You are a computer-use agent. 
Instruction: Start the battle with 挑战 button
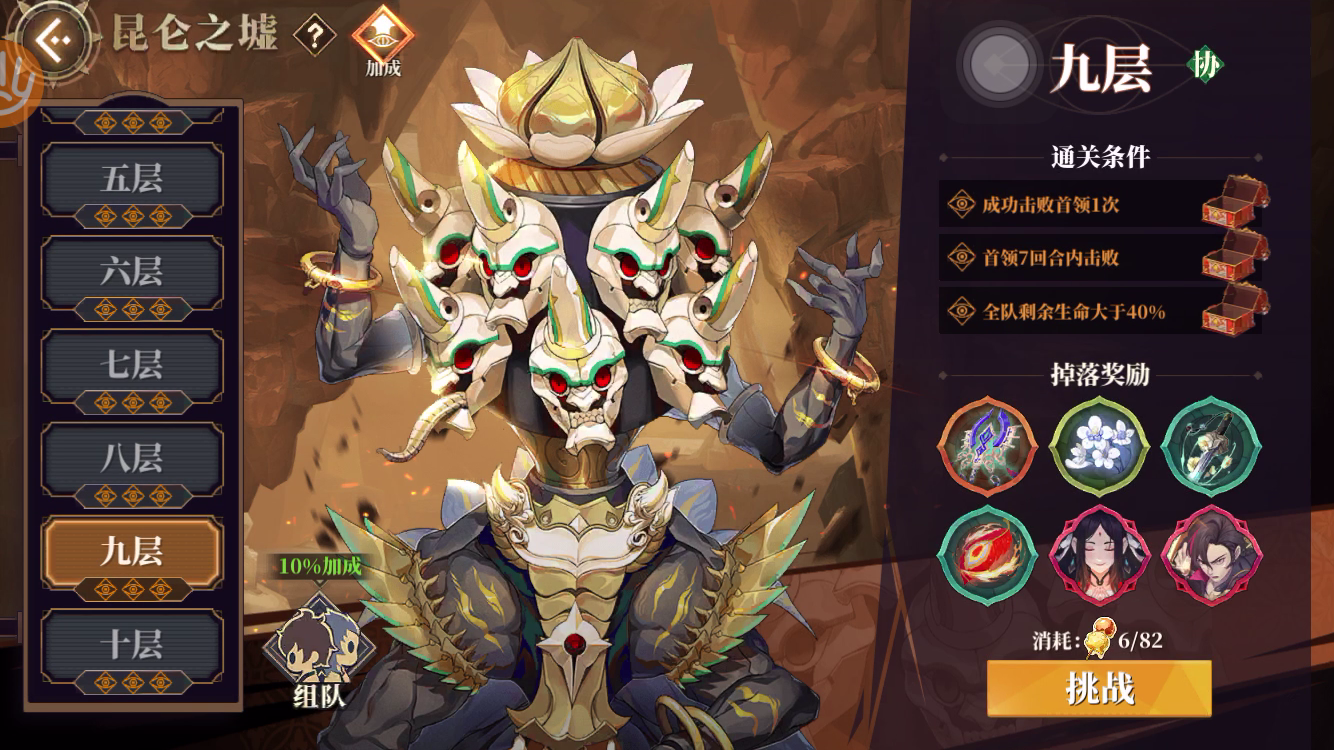pos(1099,688)
